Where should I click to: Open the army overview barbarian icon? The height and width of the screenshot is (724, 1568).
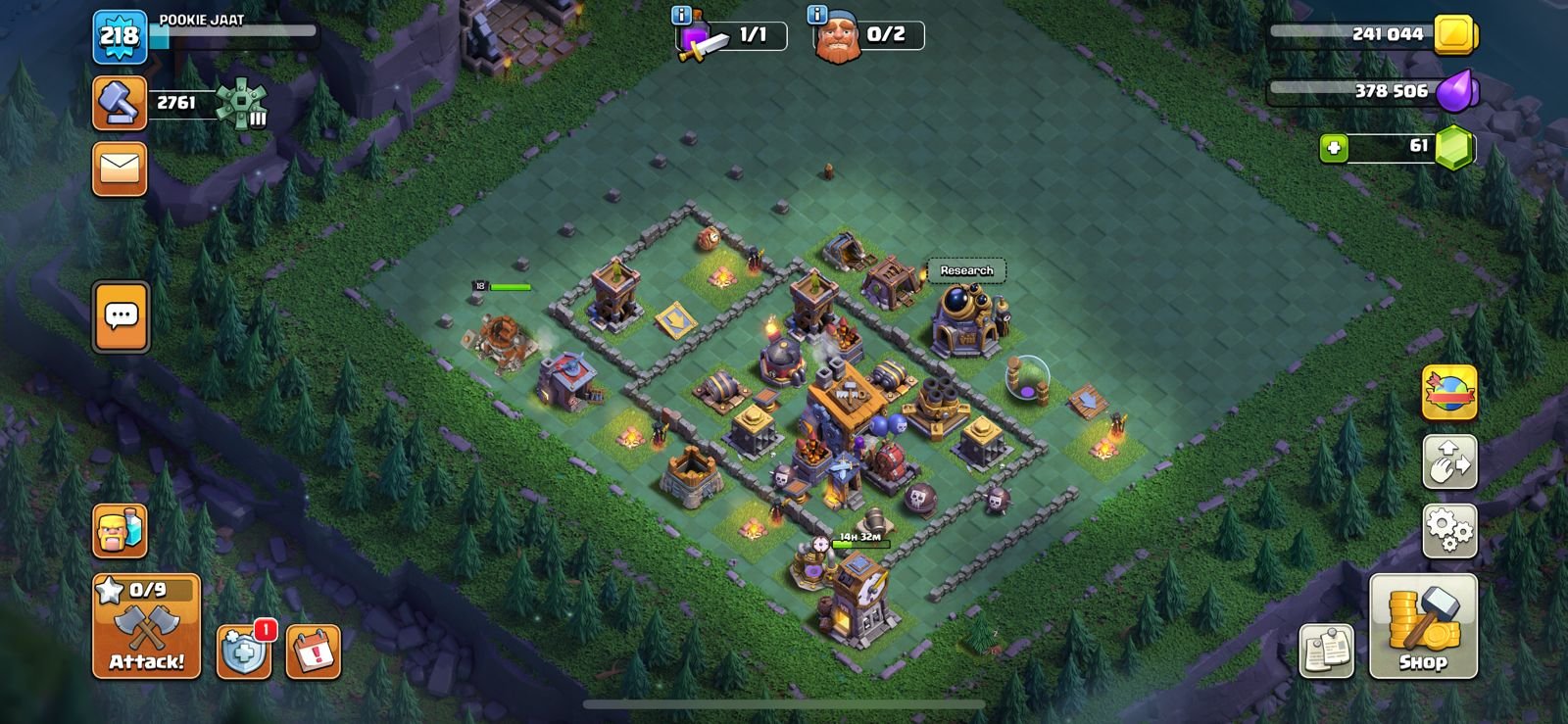pyautogui.click(x=120, y=532)
